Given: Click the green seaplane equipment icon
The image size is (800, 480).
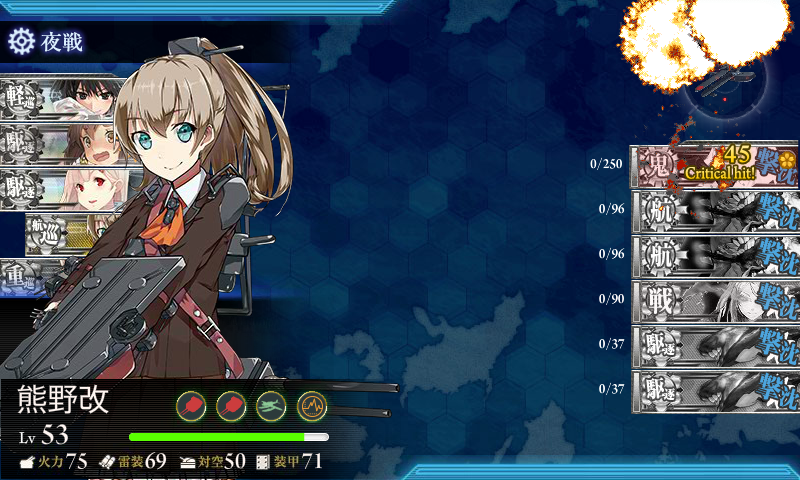Looking at the screenshot, I should [x=272, y=405].
